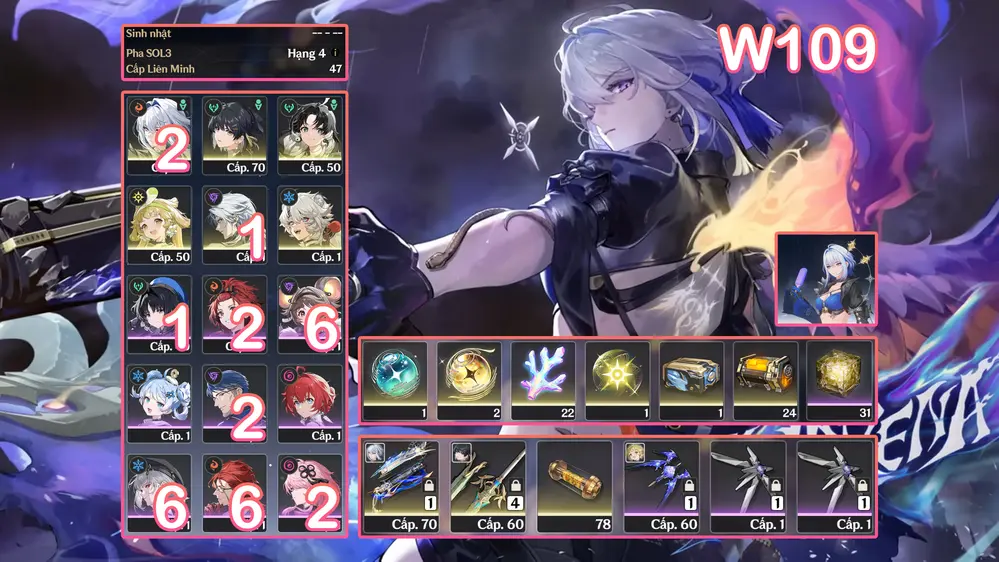Image resolution: width=999 pixels, height=562 pixels.
Task: Open the blue supply chest slot
Action: click(690, 380)
